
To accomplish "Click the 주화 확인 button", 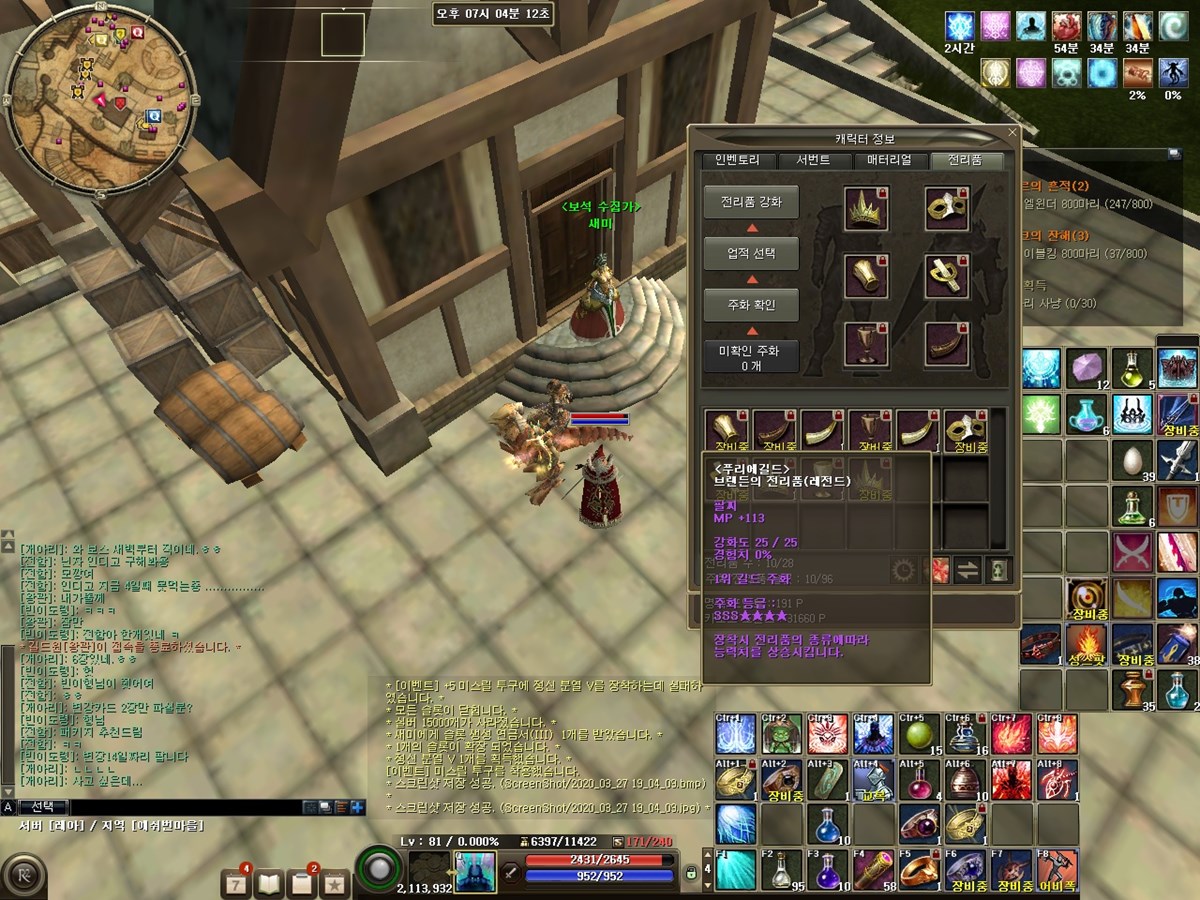I will (751, 305).
